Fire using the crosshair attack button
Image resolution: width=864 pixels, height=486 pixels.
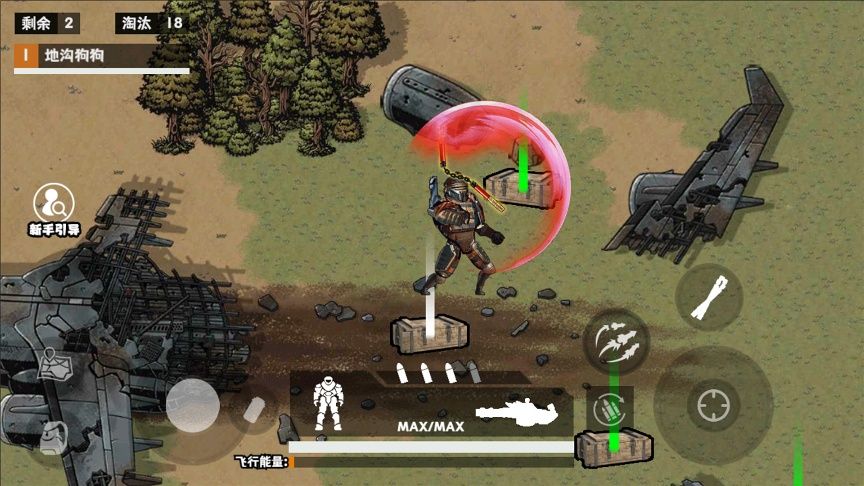pyautogui.click(x=713, y=406)
